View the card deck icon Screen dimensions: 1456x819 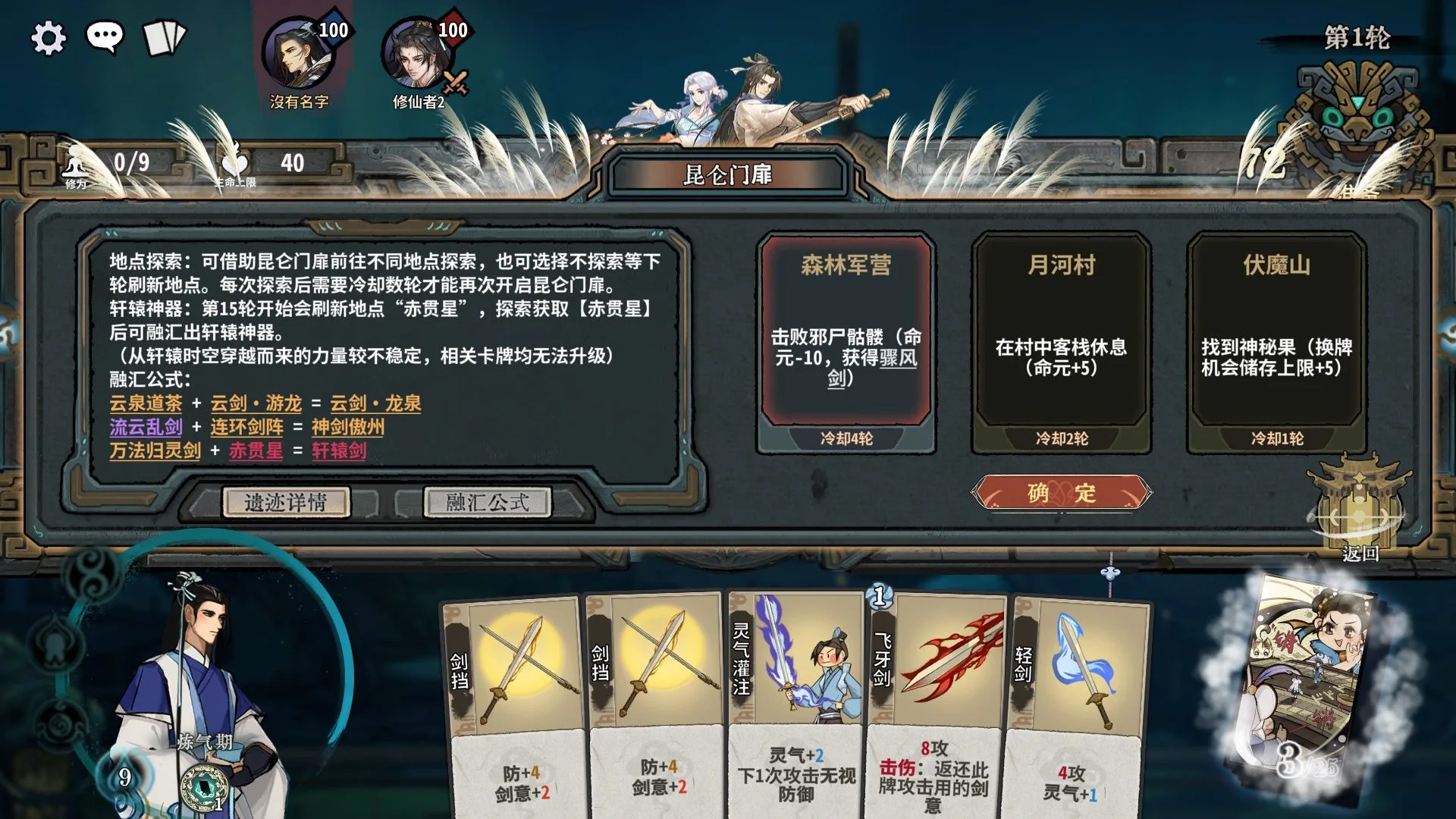tap(164, 38)
